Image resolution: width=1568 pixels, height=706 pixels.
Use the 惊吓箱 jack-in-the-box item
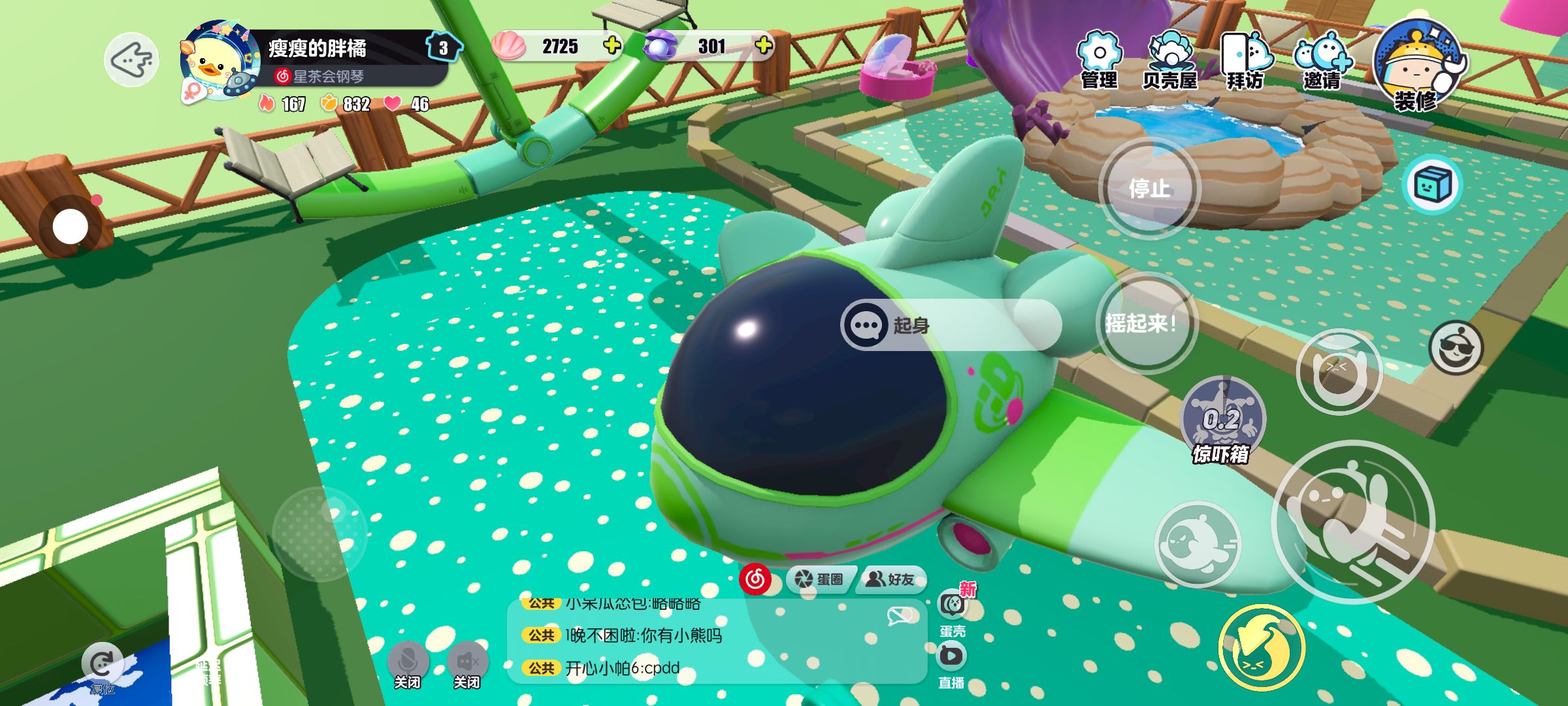(1223, 418)
